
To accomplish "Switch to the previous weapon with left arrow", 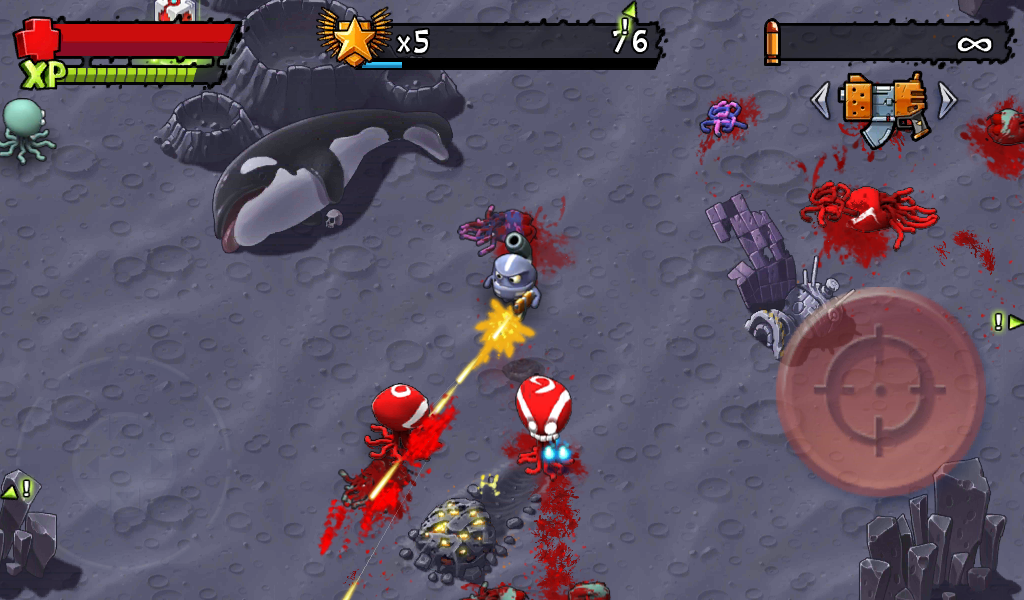I will 820,100.
